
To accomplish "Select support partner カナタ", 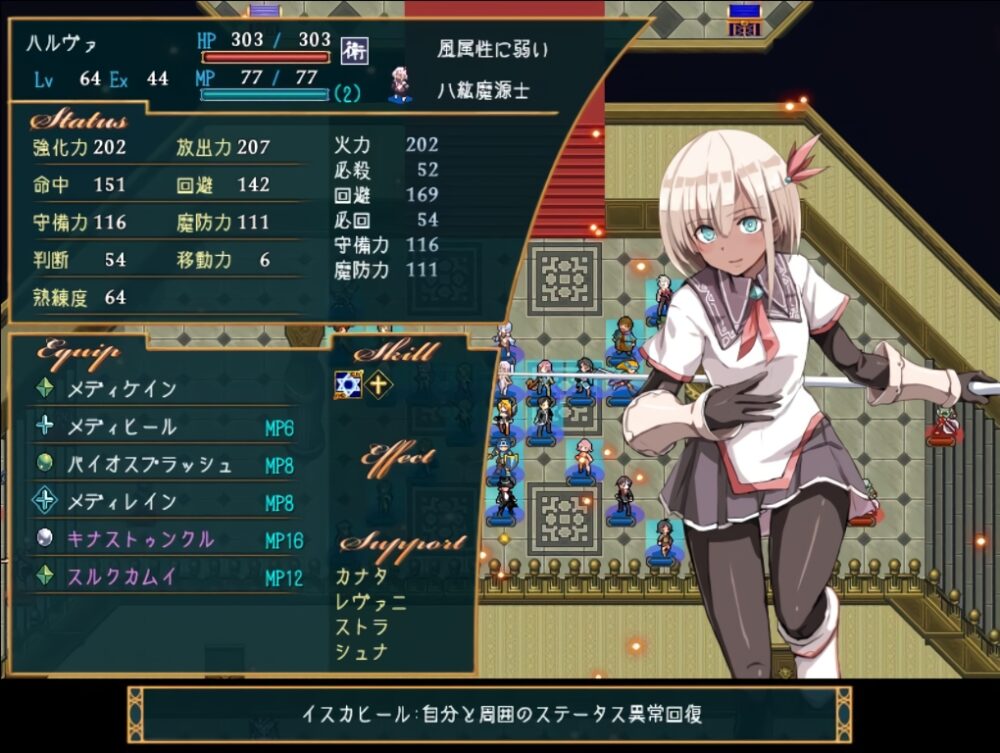I will (x=363, y=577).
